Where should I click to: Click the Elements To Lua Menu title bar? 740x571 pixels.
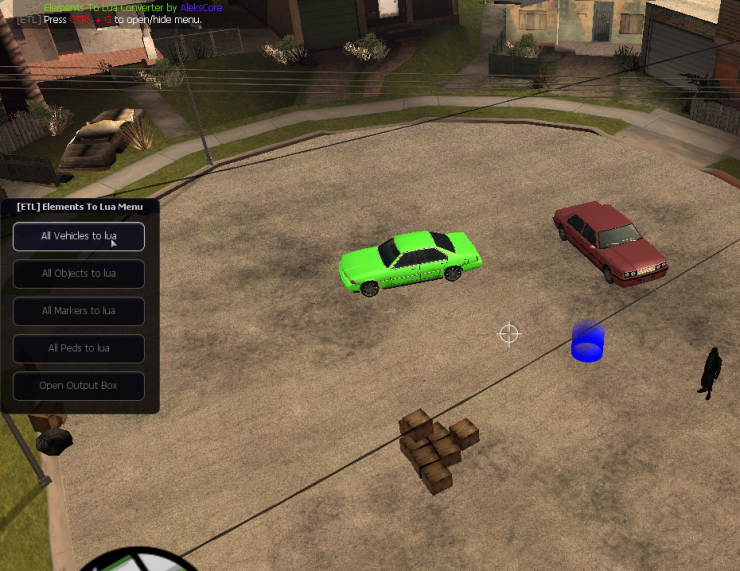(80, 207)
